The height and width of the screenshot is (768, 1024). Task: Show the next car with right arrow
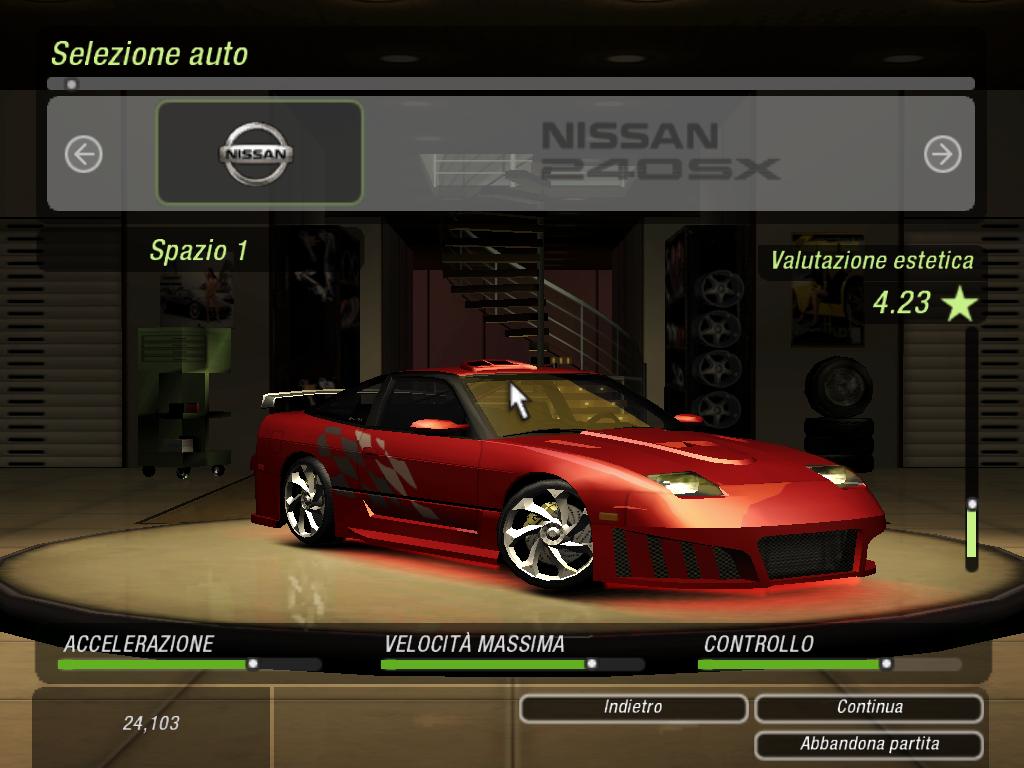click(x=942, y=154)
